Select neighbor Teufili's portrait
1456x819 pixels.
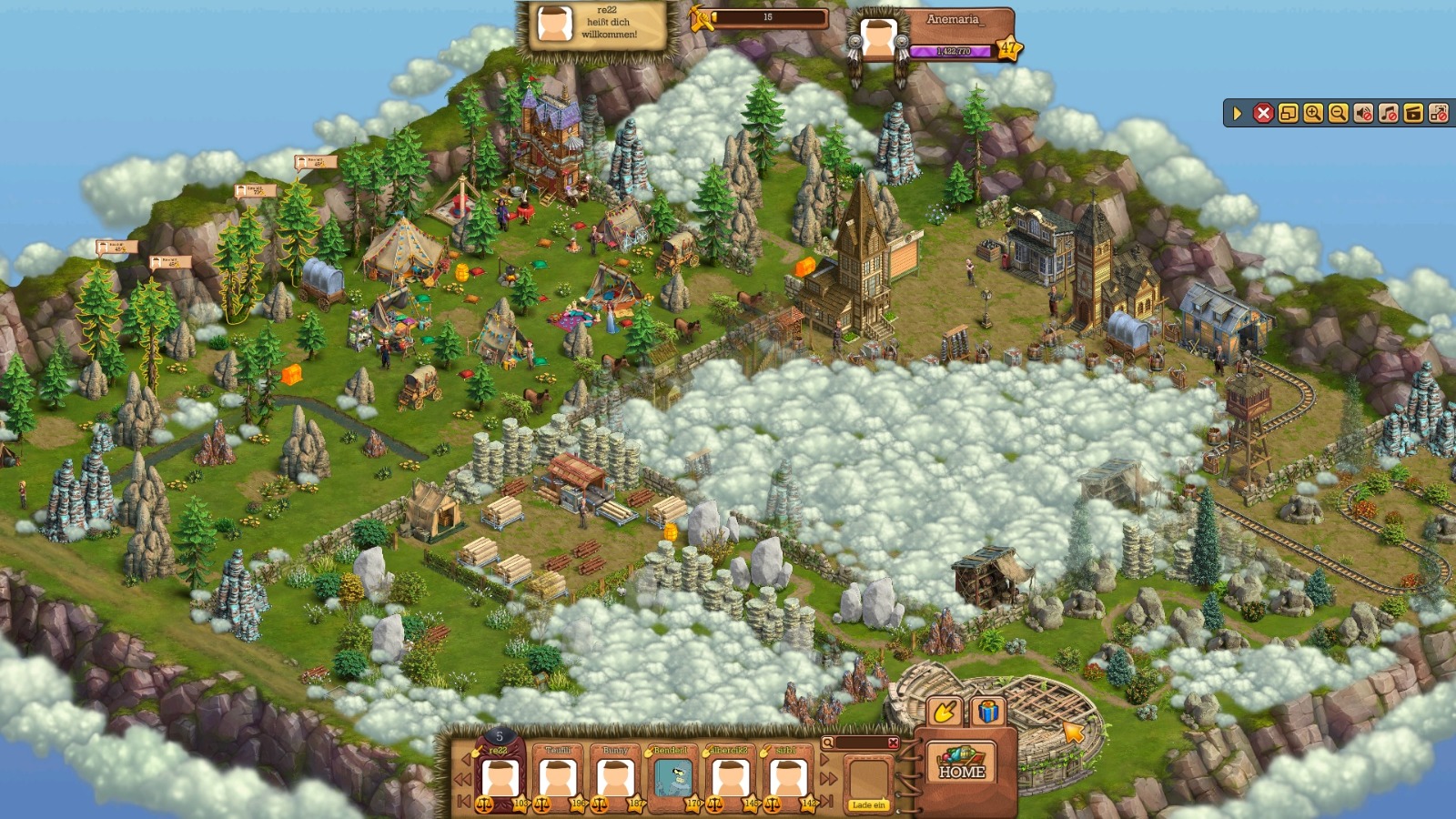(558, 778)
